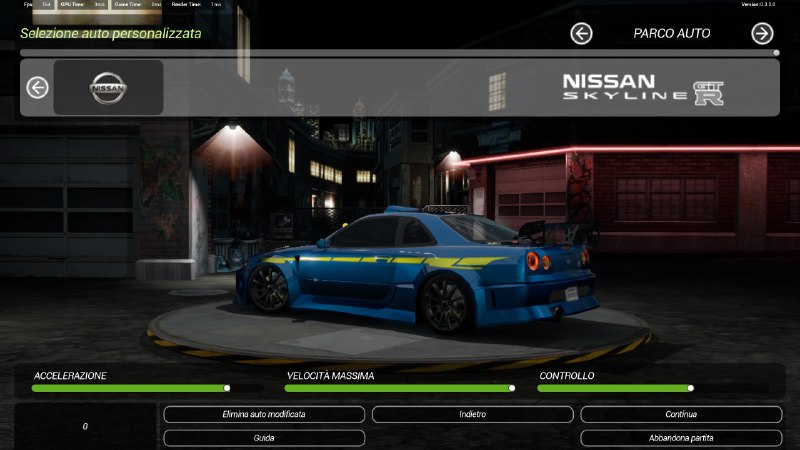This screenshot has width=800, height=450.
Task: Go to the previous Parco Auto section
Action: tap(581, 34)
